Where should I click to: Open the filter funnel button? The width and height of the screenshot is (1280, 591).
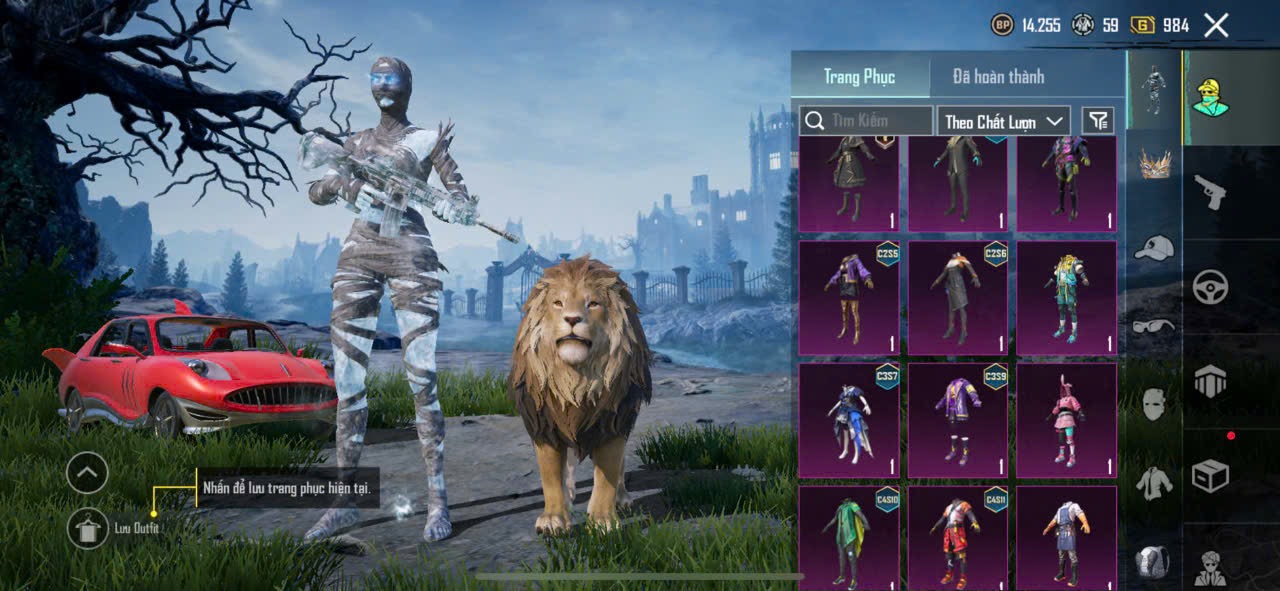tap(1098, 121)
